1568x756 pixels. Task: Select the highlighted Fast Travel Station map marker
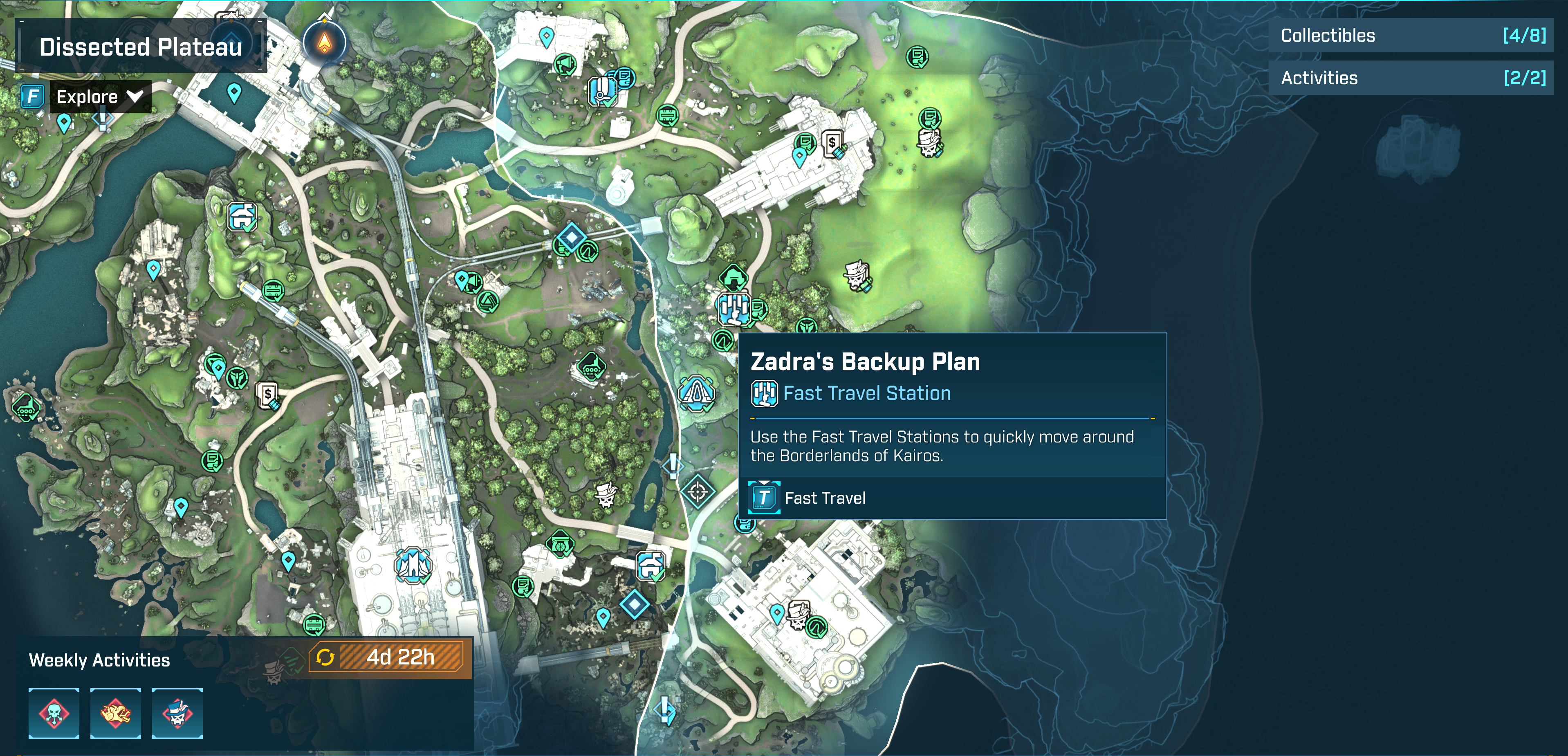click(734, 309)
